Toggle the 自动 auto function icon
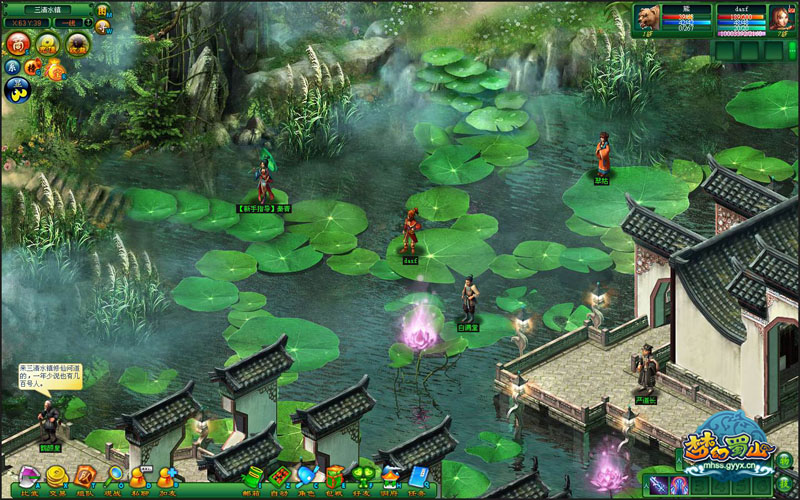This screenshot has height=500, width=800. [x=279, y=477]
